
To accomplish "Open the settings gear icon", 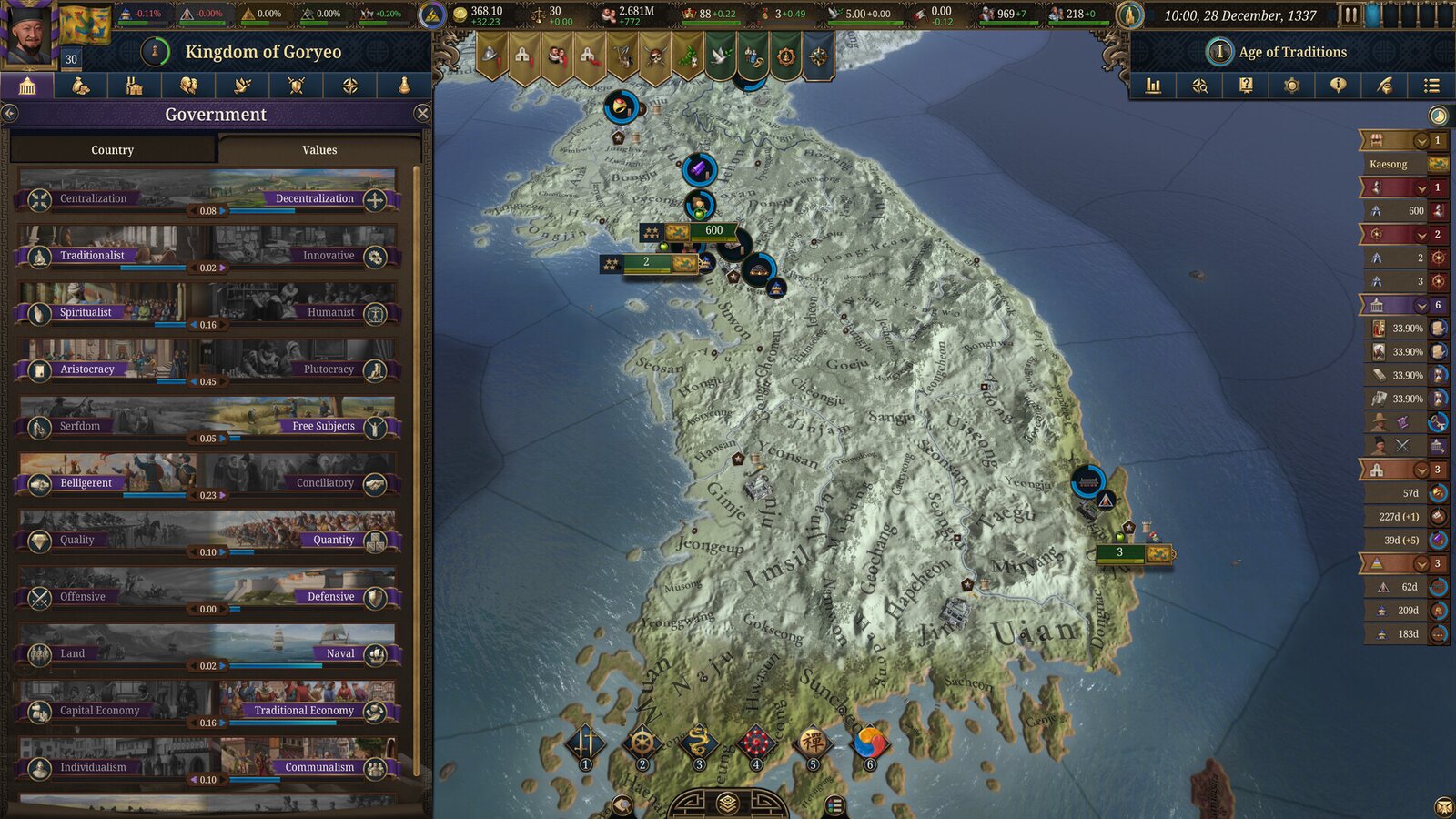I will (1290, 86).
